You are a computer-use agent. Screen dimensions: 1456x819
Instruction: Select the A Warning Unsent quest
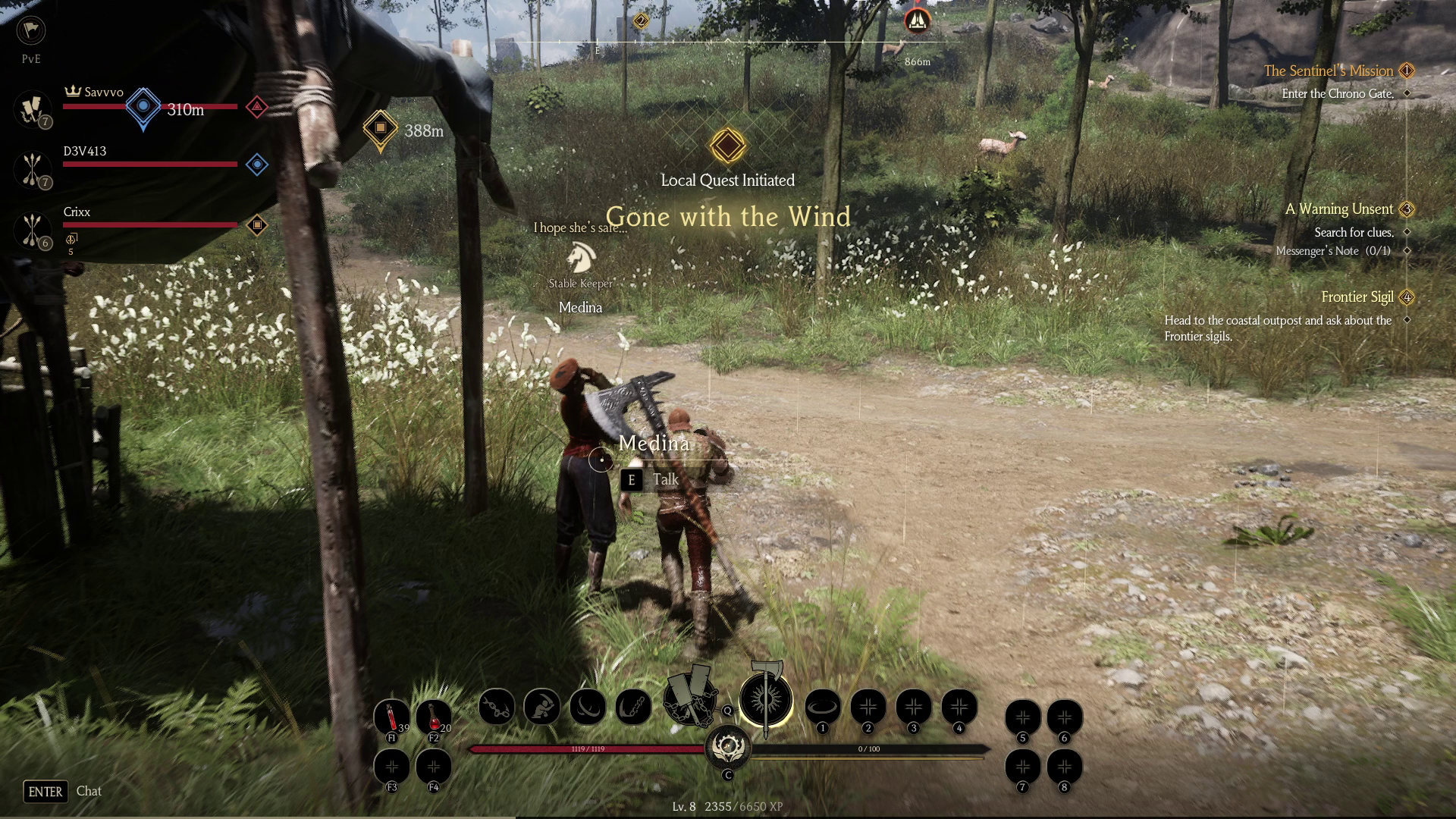pyautogui.click(x=1338, y=209)
